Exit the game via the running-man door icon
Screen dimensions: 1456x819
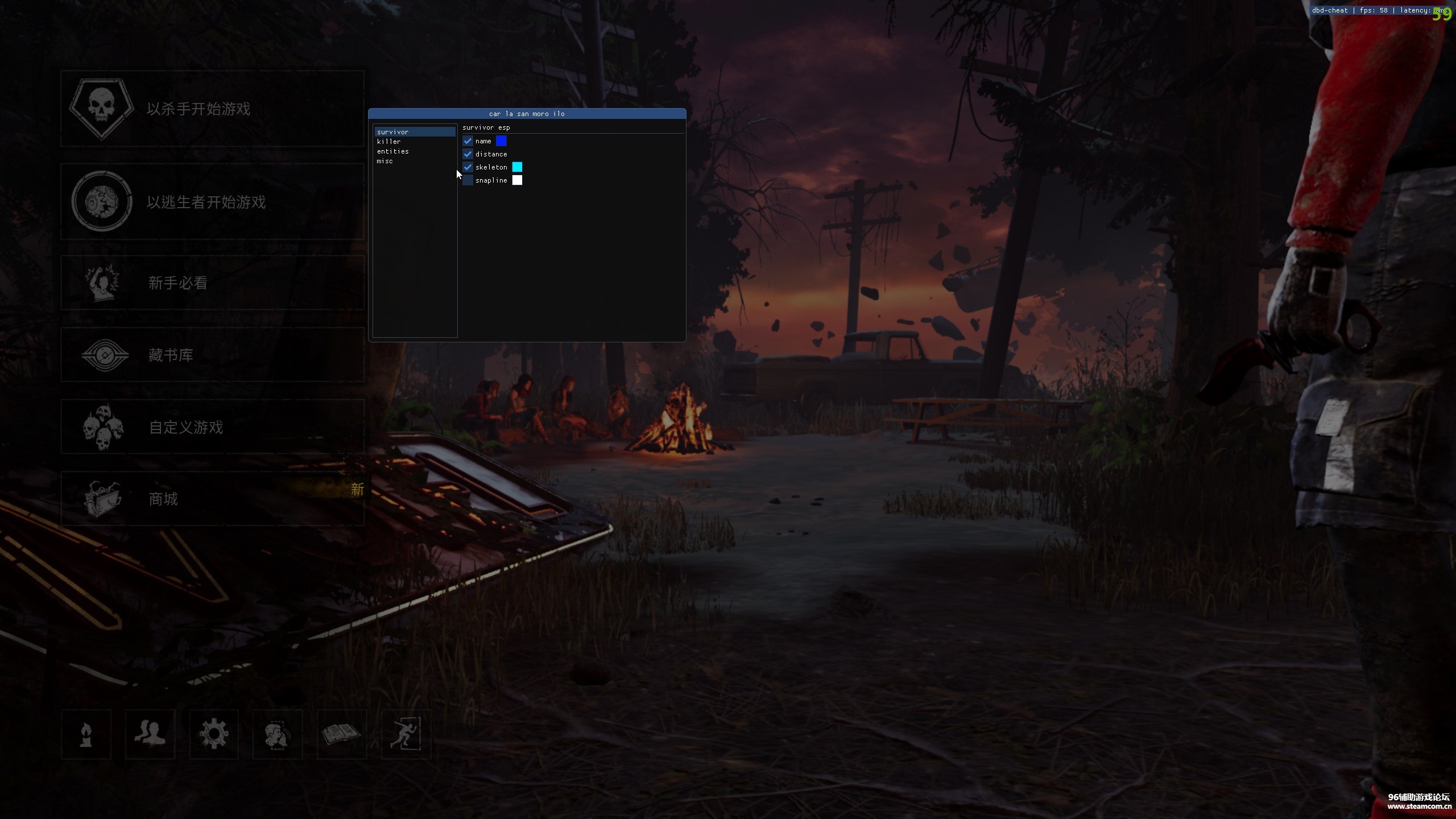[406, 734]
